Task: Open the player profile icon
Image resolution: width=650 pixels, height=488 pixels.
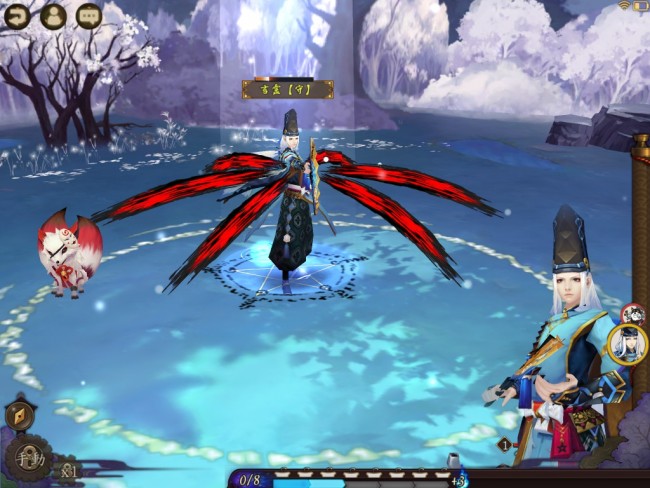Action: pyautogui.click(x=53, y=16)
